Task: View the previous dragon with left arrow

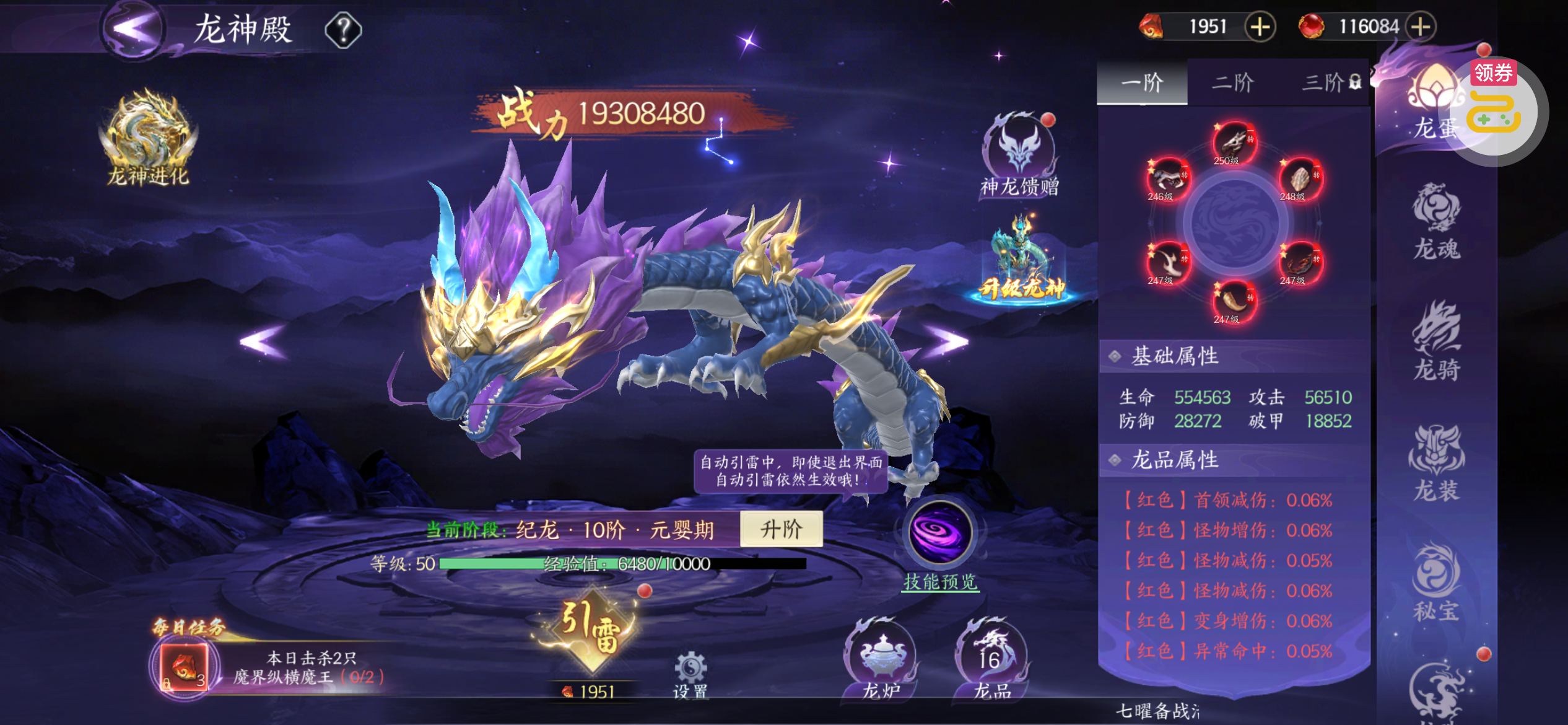Action: (x=264, y=340)
